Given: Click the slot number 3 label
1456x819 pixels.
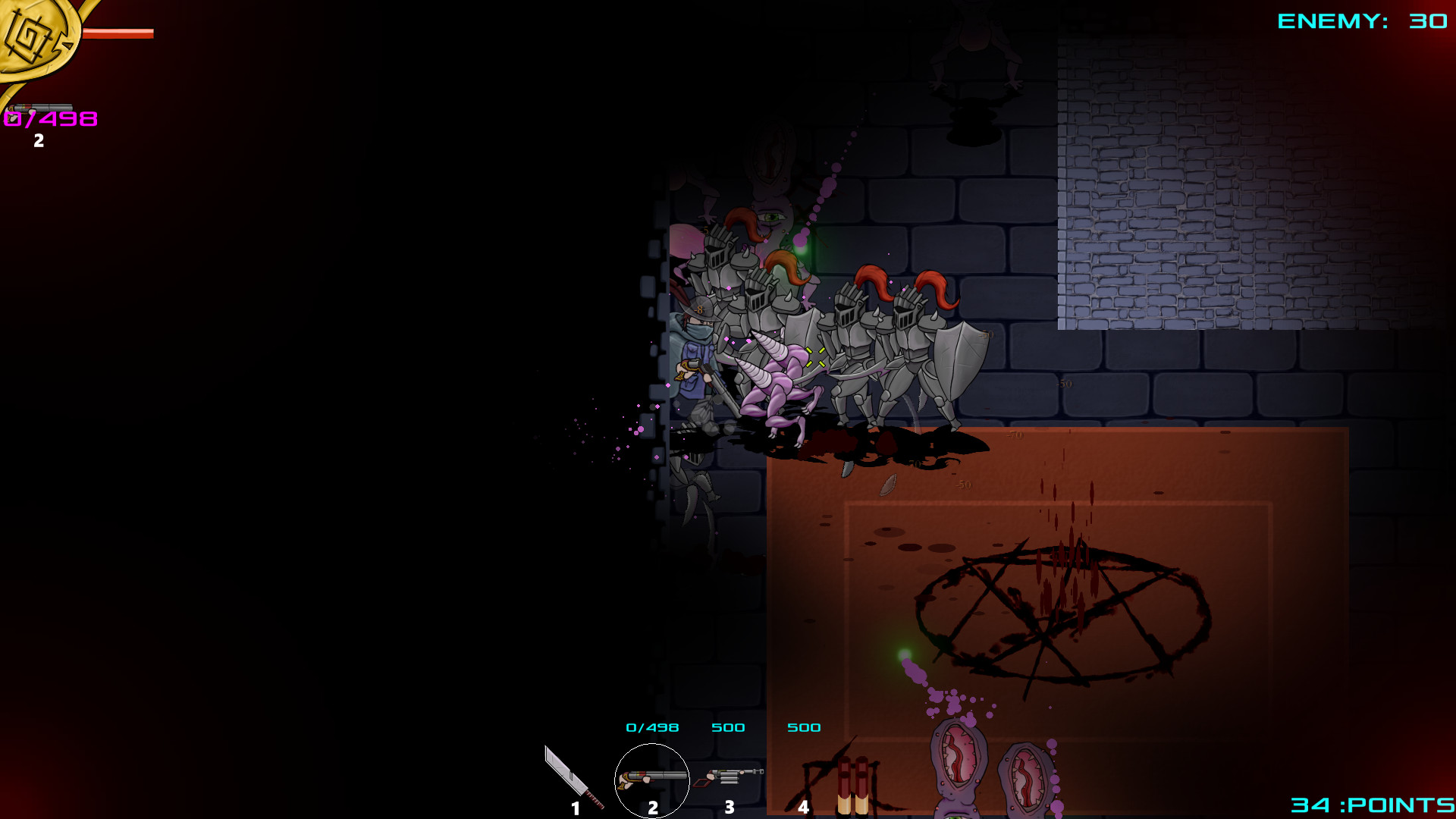Looking at the screenshot, I should pos(730,808).
